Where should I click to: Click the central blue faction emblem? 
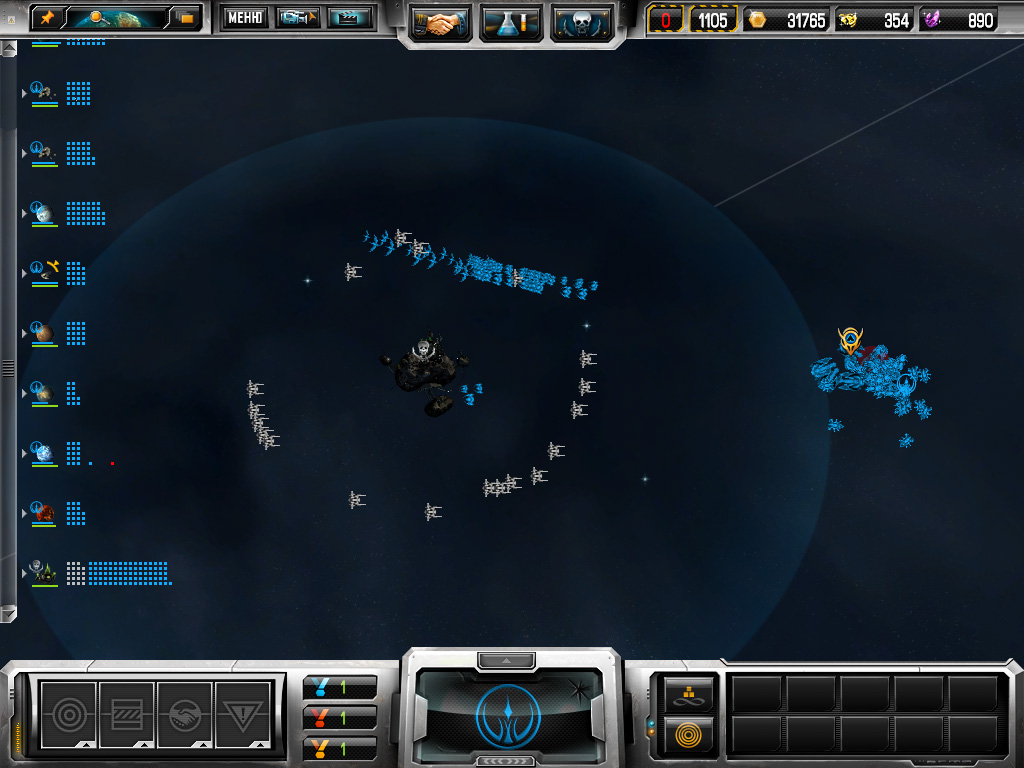pyautogui.click(x=510, y=714)
